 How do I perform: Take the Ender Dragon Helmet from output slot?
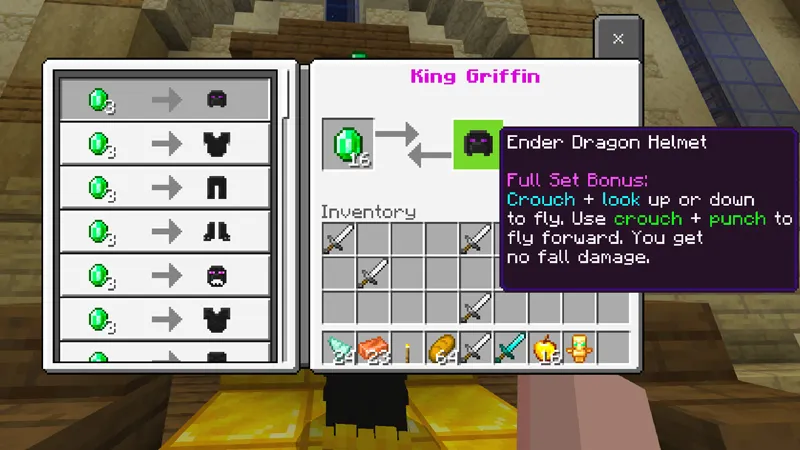click(477, 144)
